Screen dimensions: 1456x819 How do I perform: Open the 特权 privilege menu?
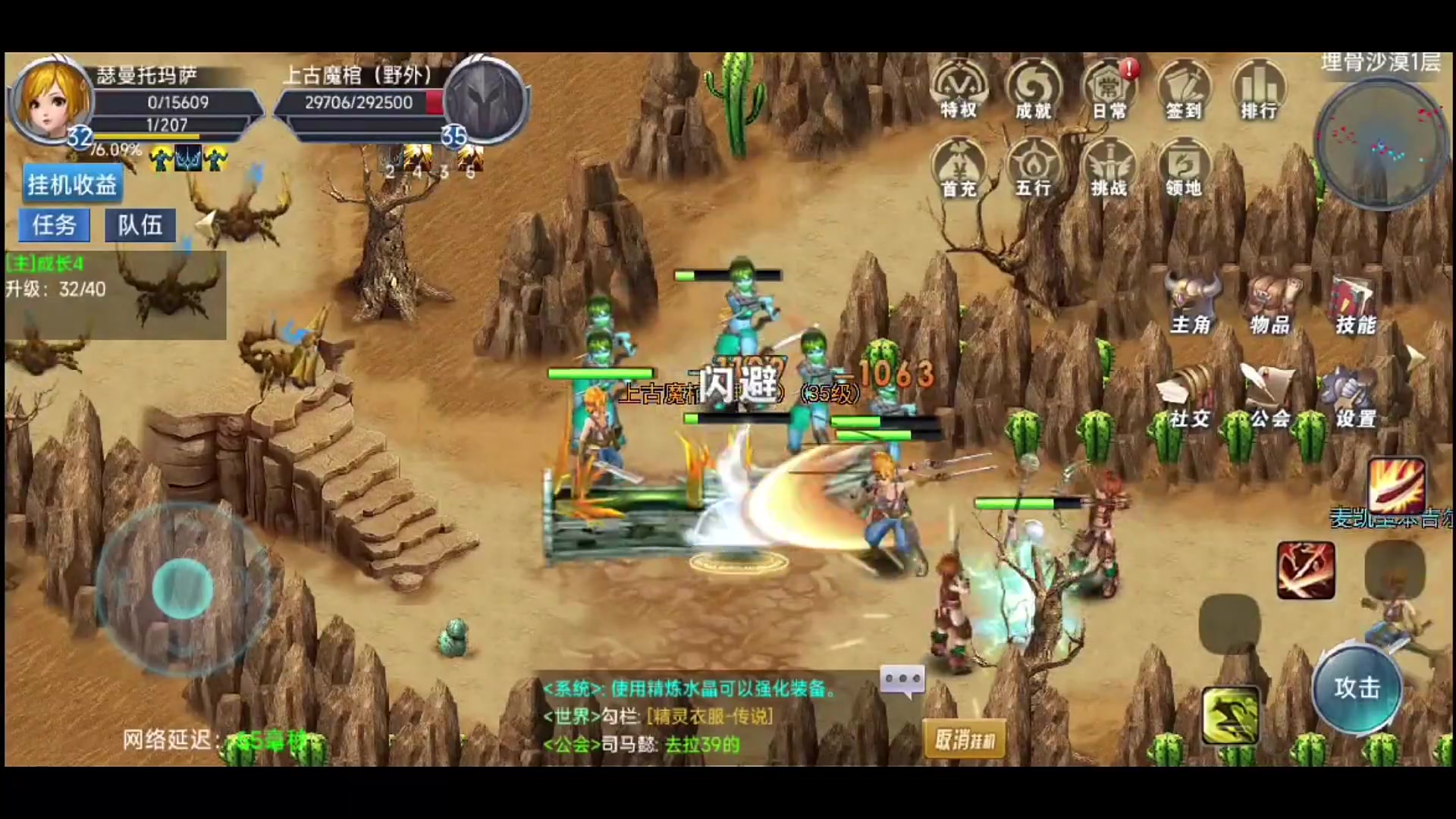[959, 91]
